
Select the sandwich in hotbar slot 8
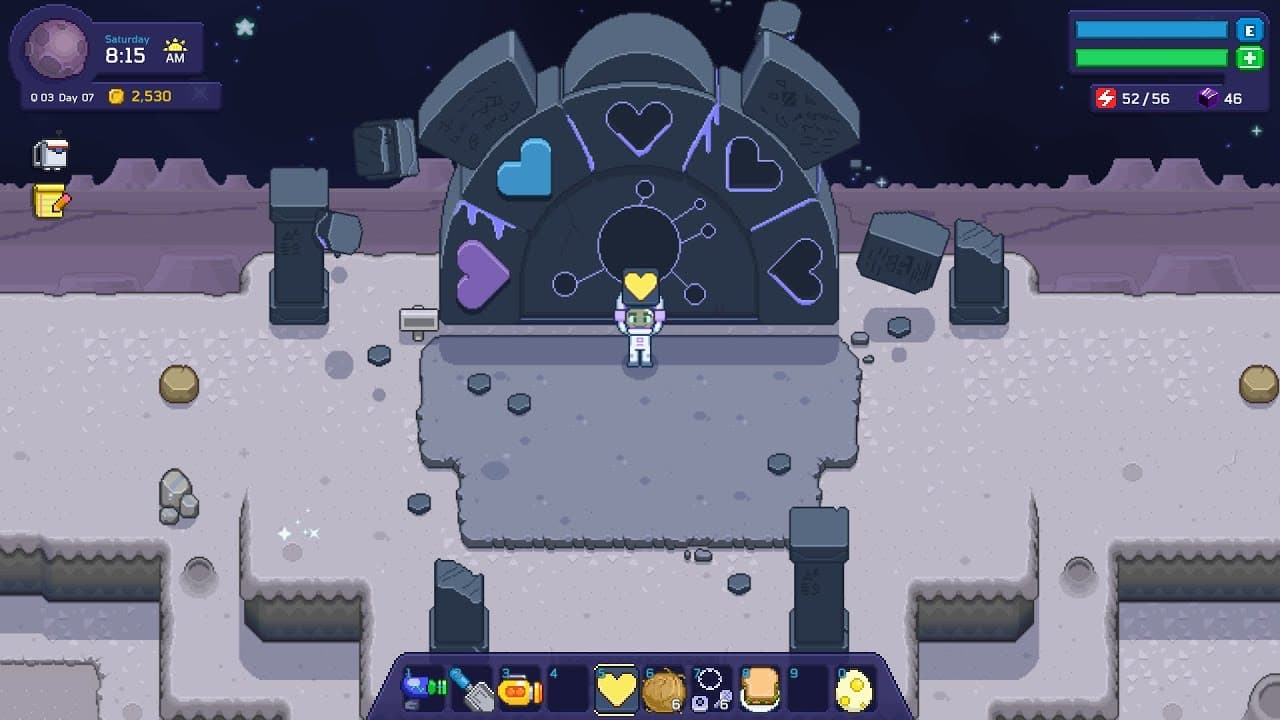click(760, 688)
